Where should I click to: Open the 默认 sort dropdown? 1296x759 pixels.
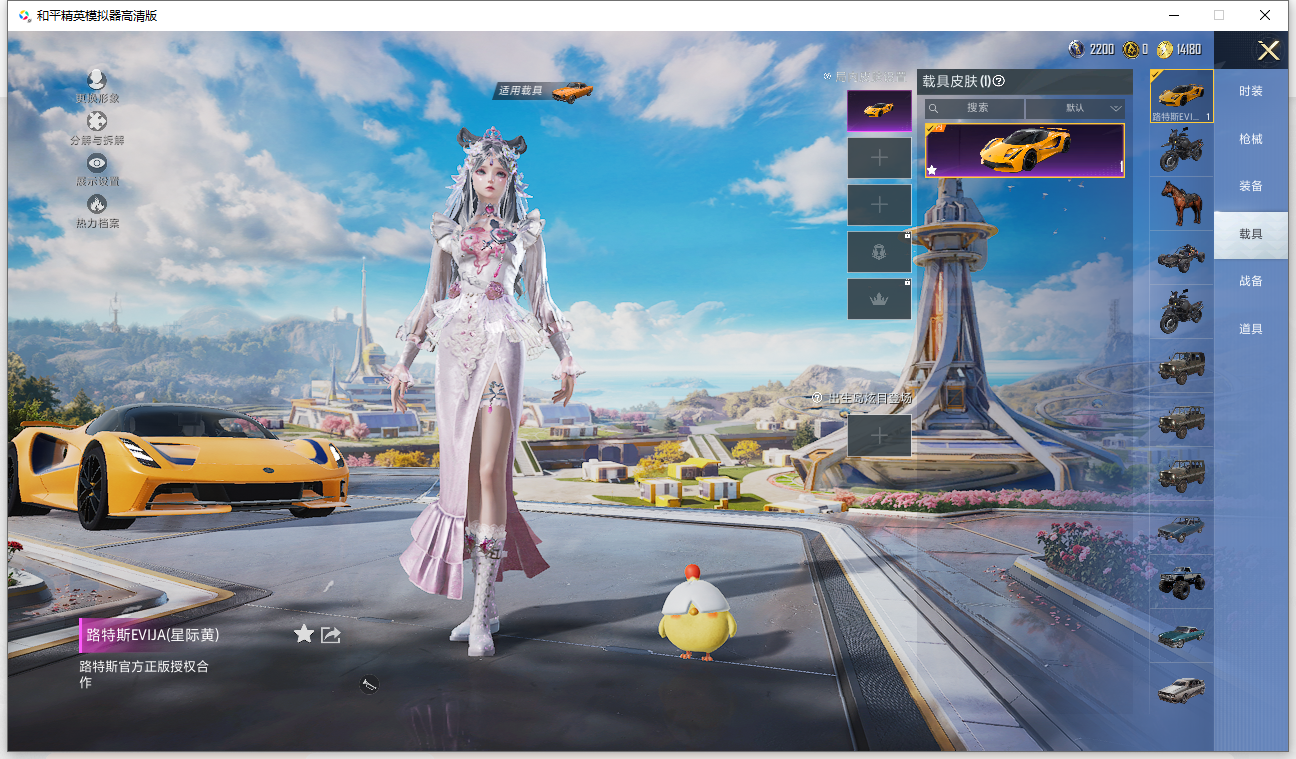1076,108
